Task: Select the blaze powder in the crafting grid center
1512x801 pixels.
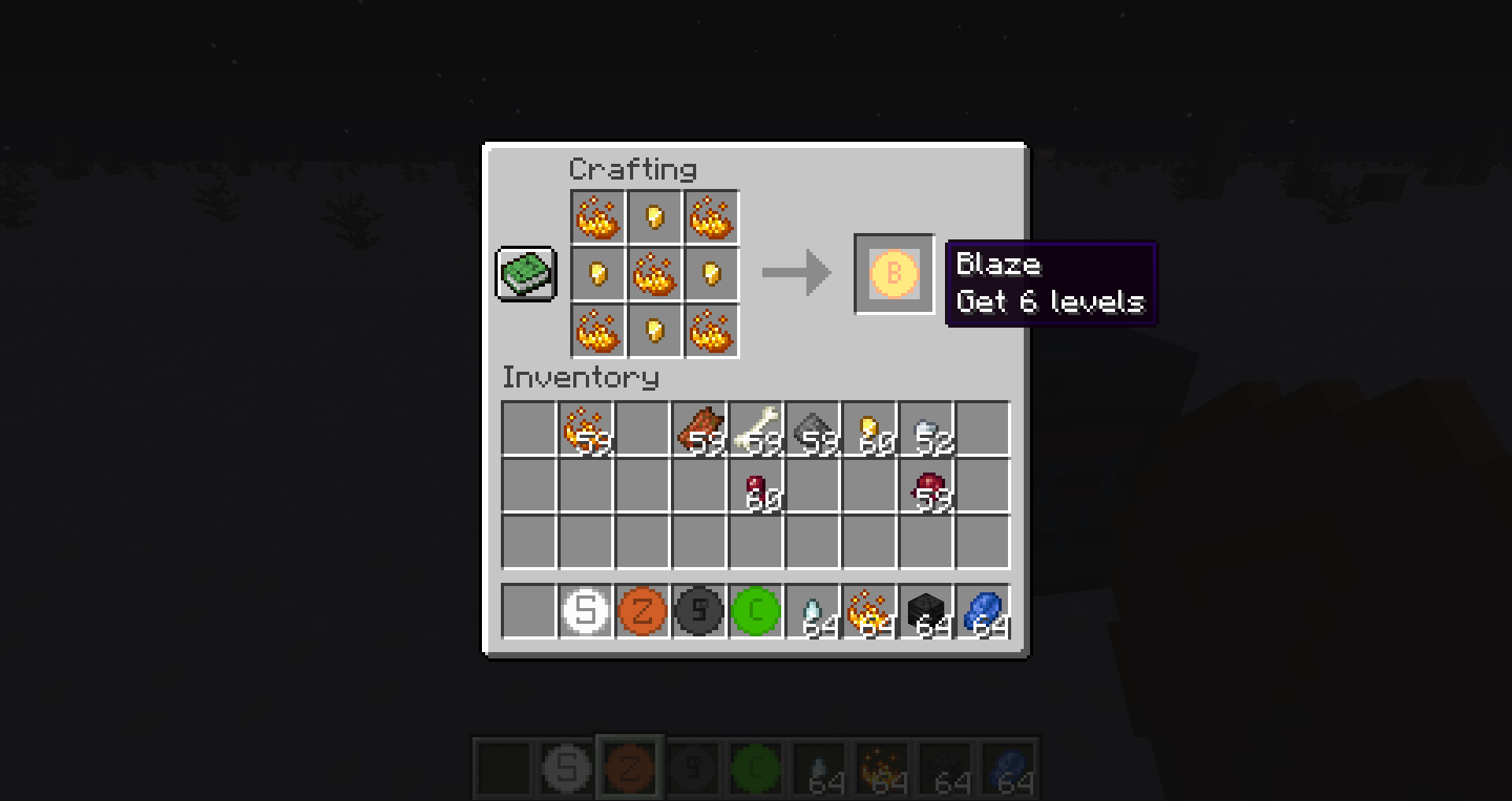Action: click(654, 275)
